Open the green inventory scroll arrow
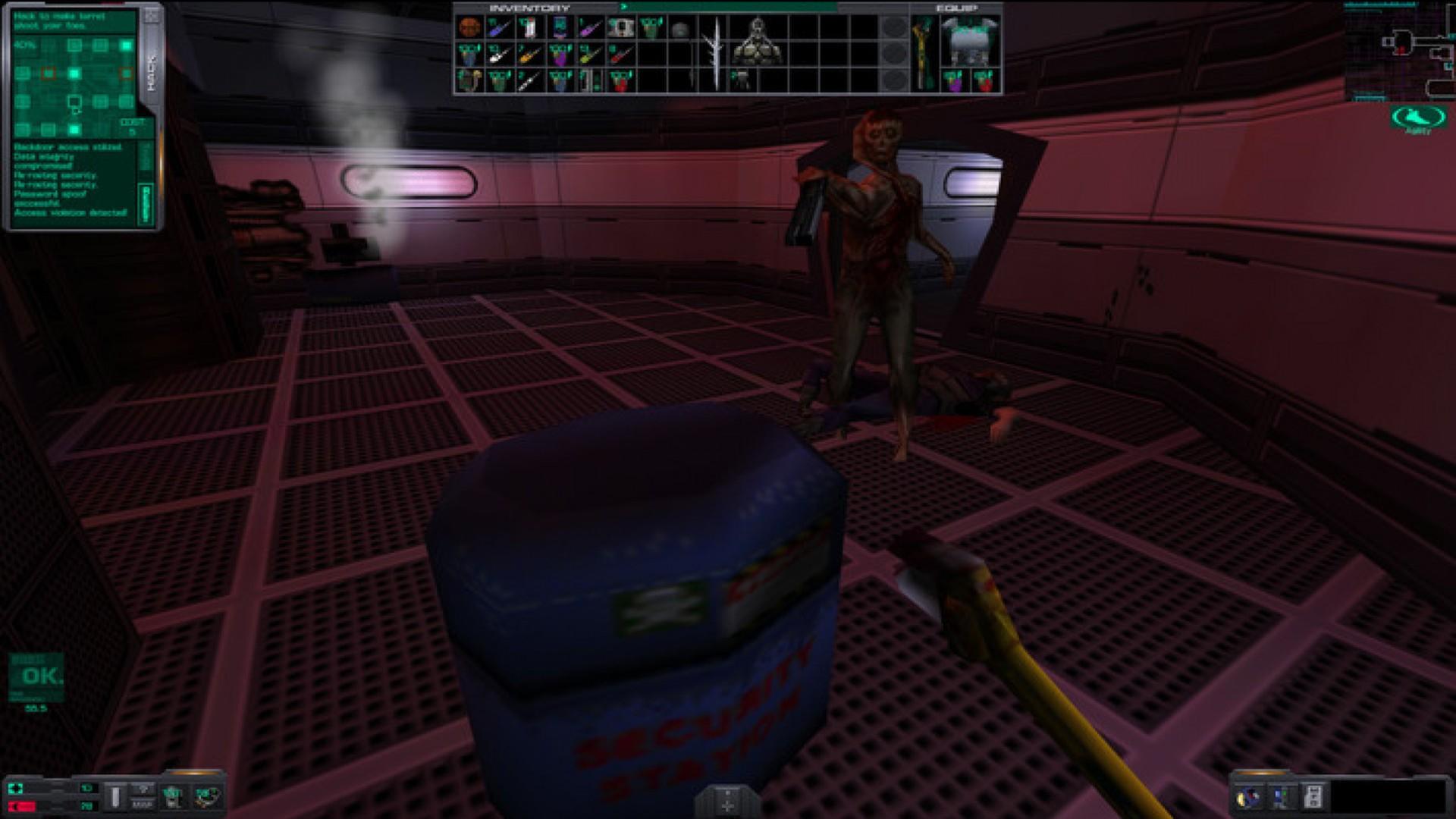 [x=624, y=7]
